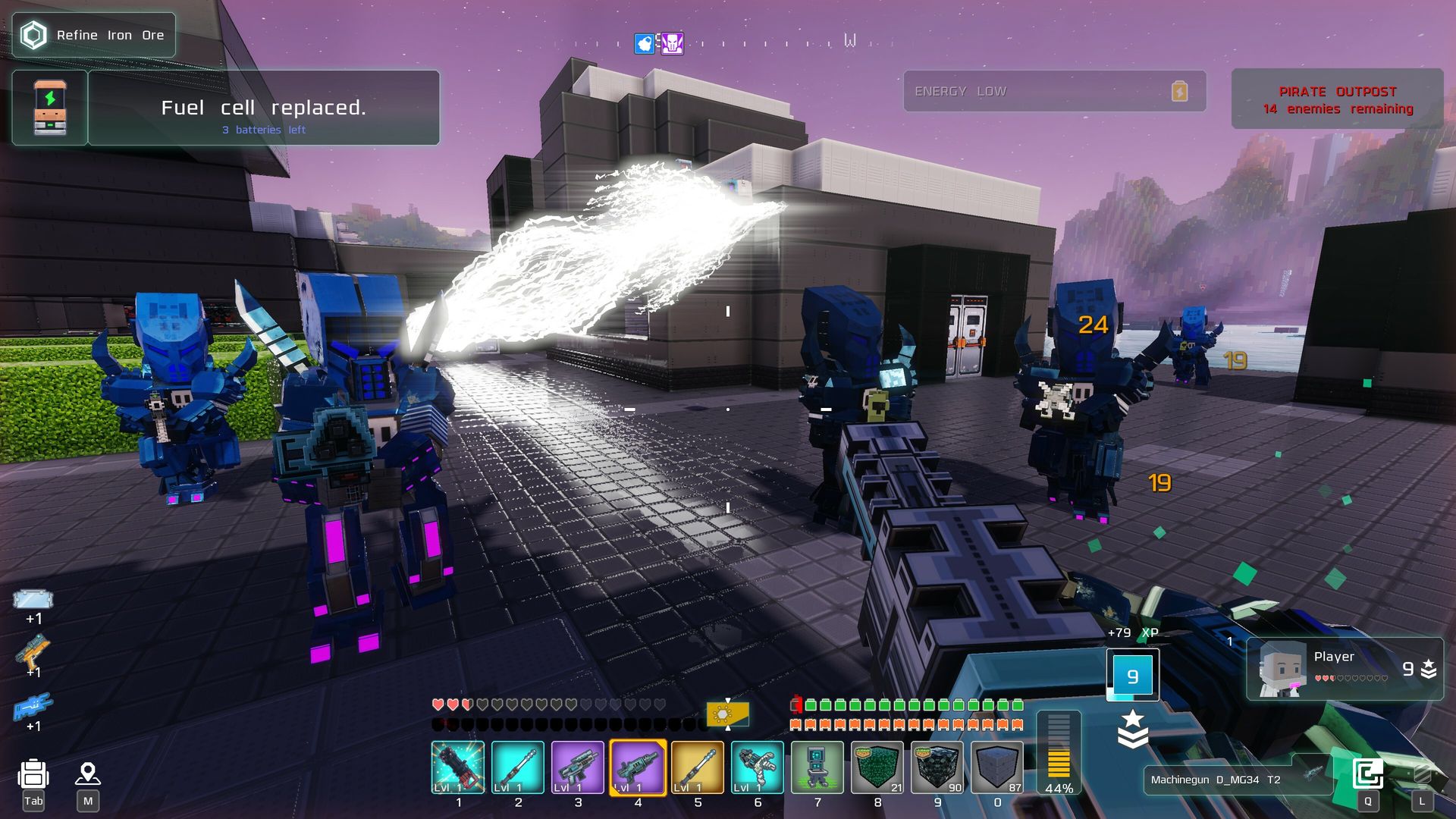Select the assault rifle in hotbar slot 3

(578, 767)
